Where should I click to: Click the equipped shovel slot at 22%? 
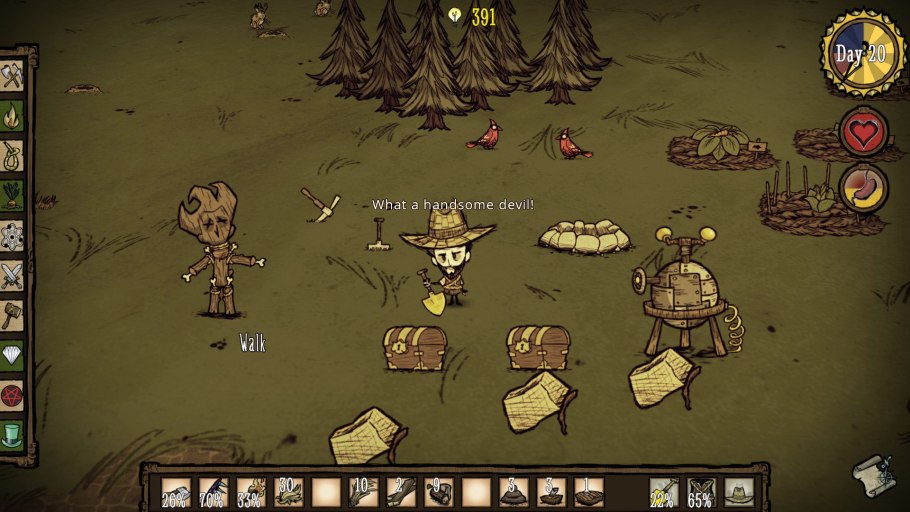pyautogui.click(x=662, y=491)
